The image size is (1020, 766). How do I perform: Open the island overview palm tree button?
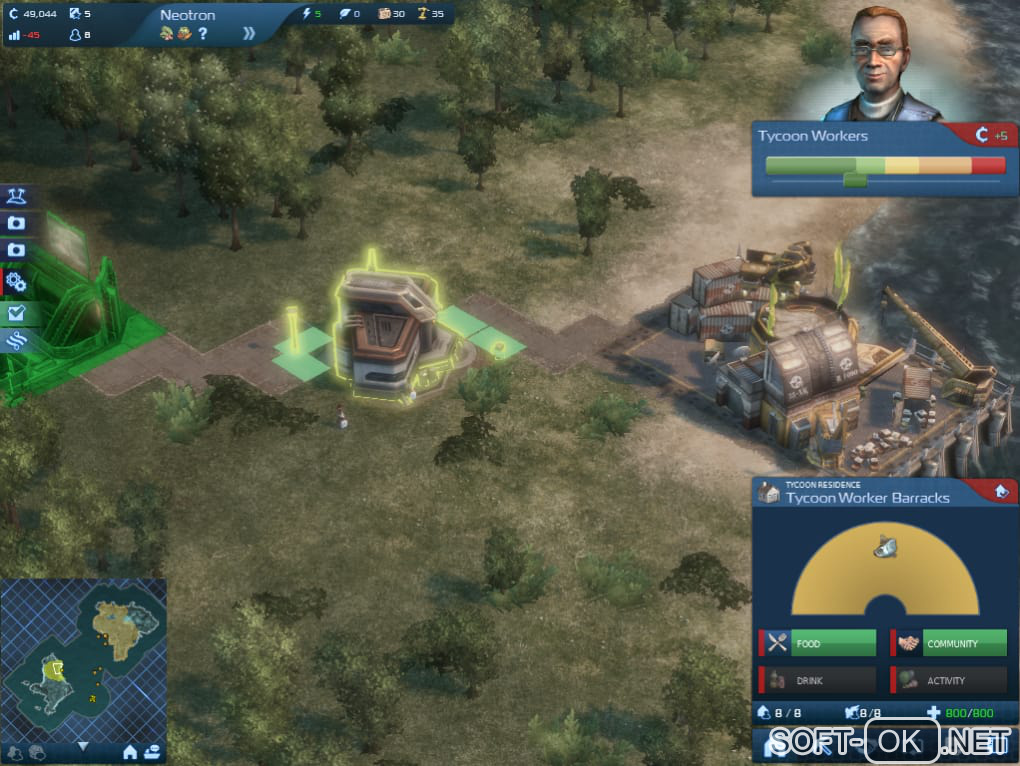(16, 194)
